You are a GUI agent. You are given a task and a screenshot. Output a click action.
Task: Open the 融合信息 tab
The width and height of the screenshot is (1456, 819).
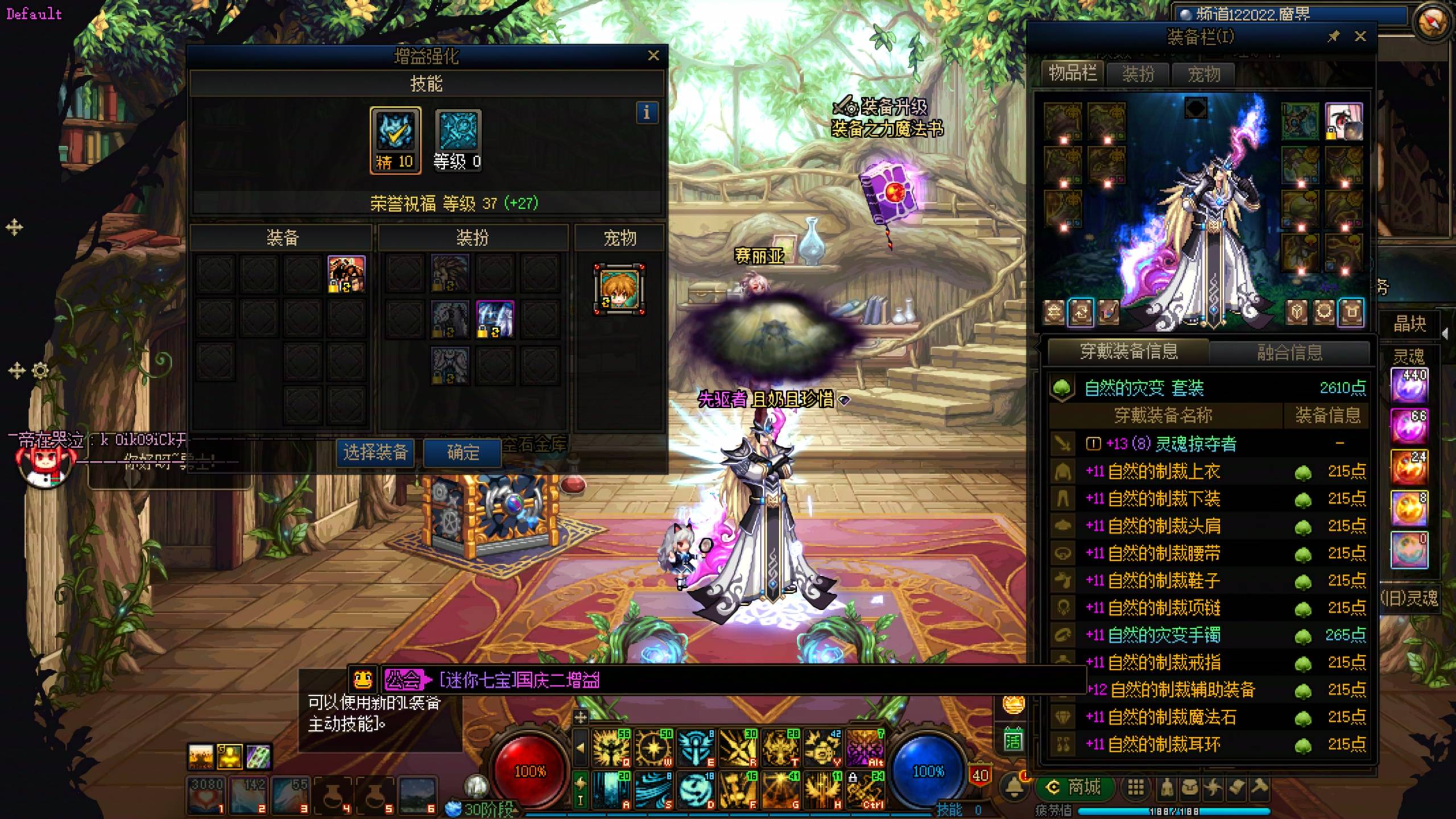tap(1289, 352)
